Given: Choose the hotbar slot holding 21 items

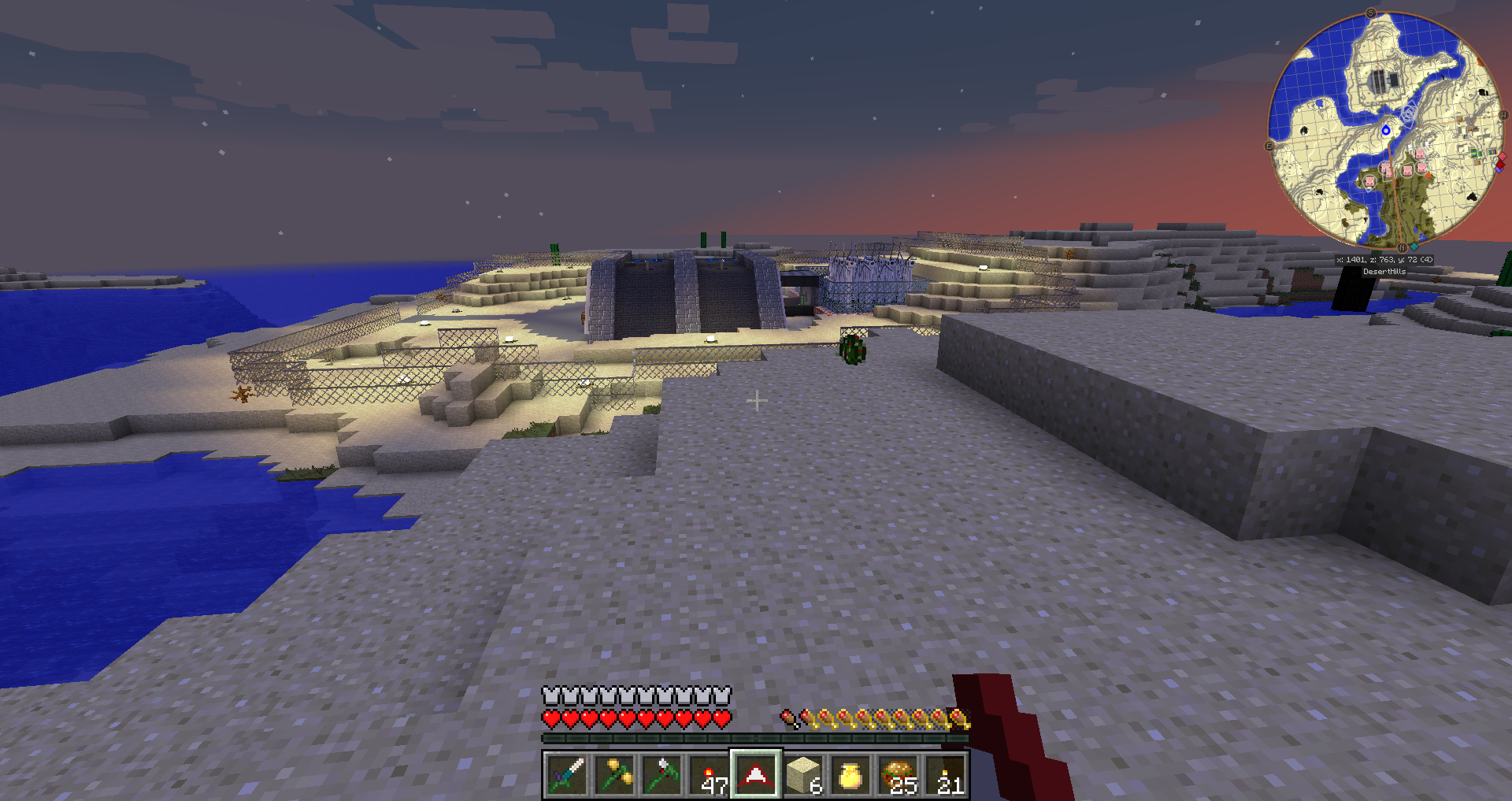Looking at the screenshot, I should coord(945,775).
